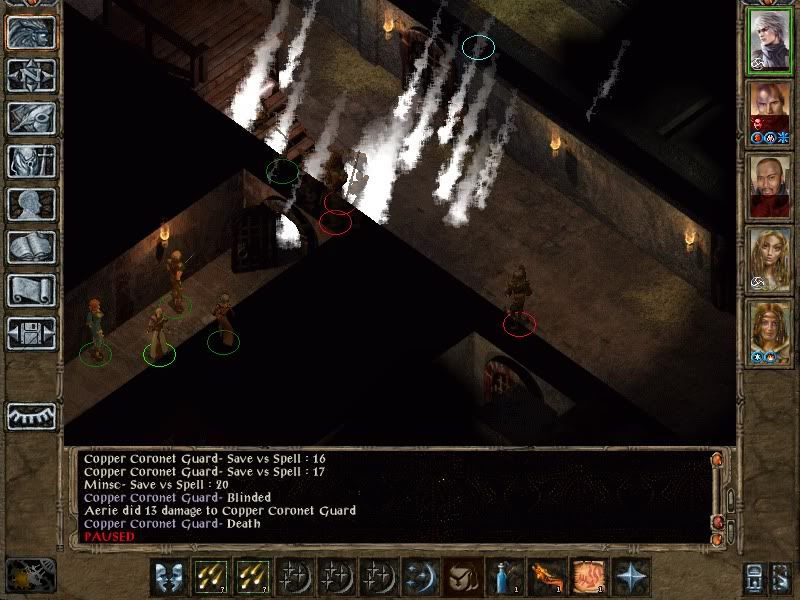Open the character record sheet

(x=31, y=204)
